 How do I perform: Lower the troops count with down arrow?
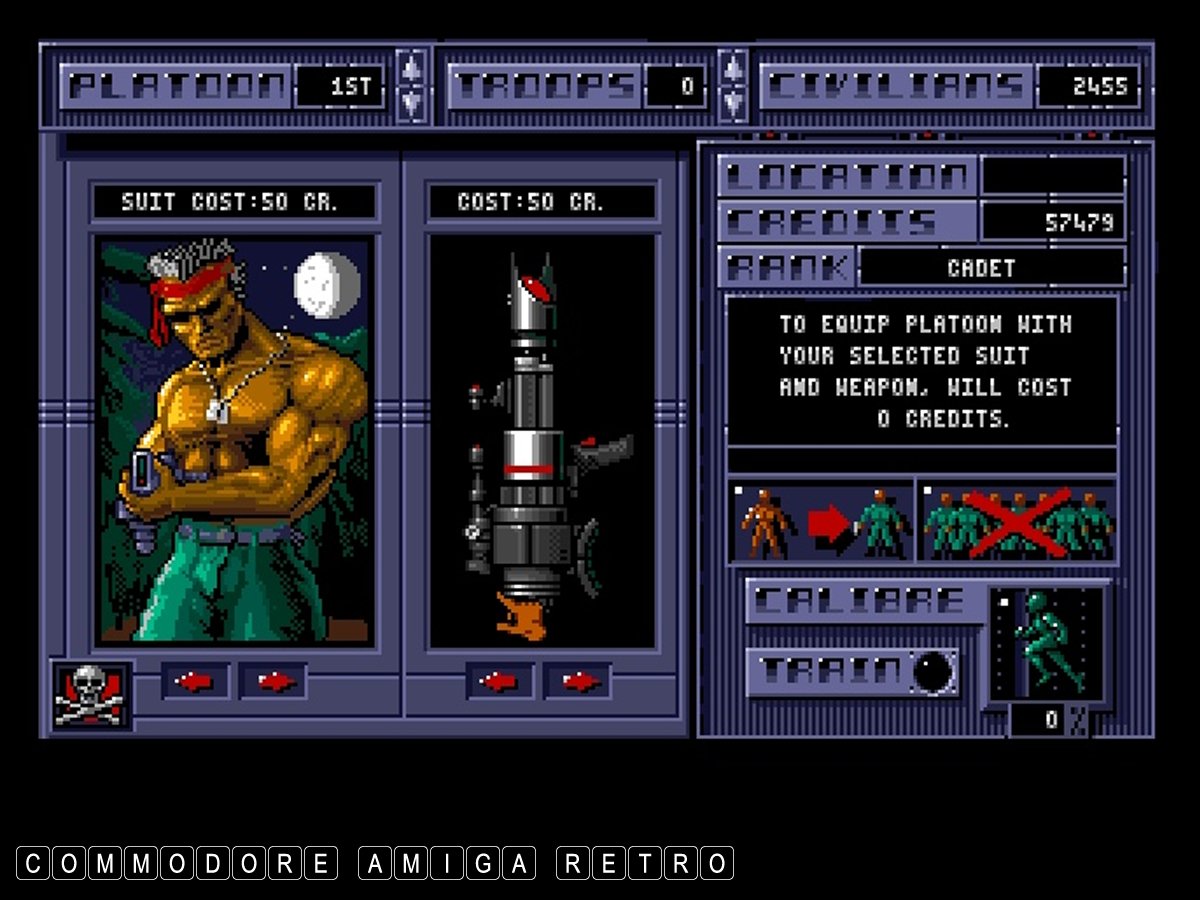[733, 102]
